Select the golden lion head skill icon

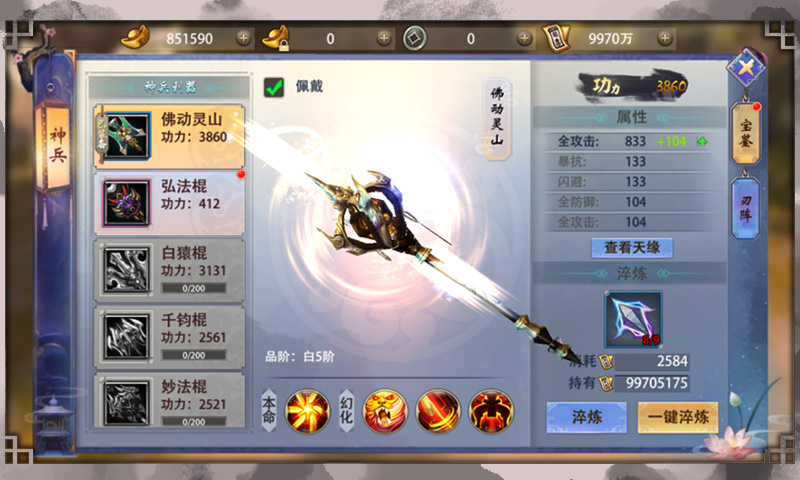[385, 411]
